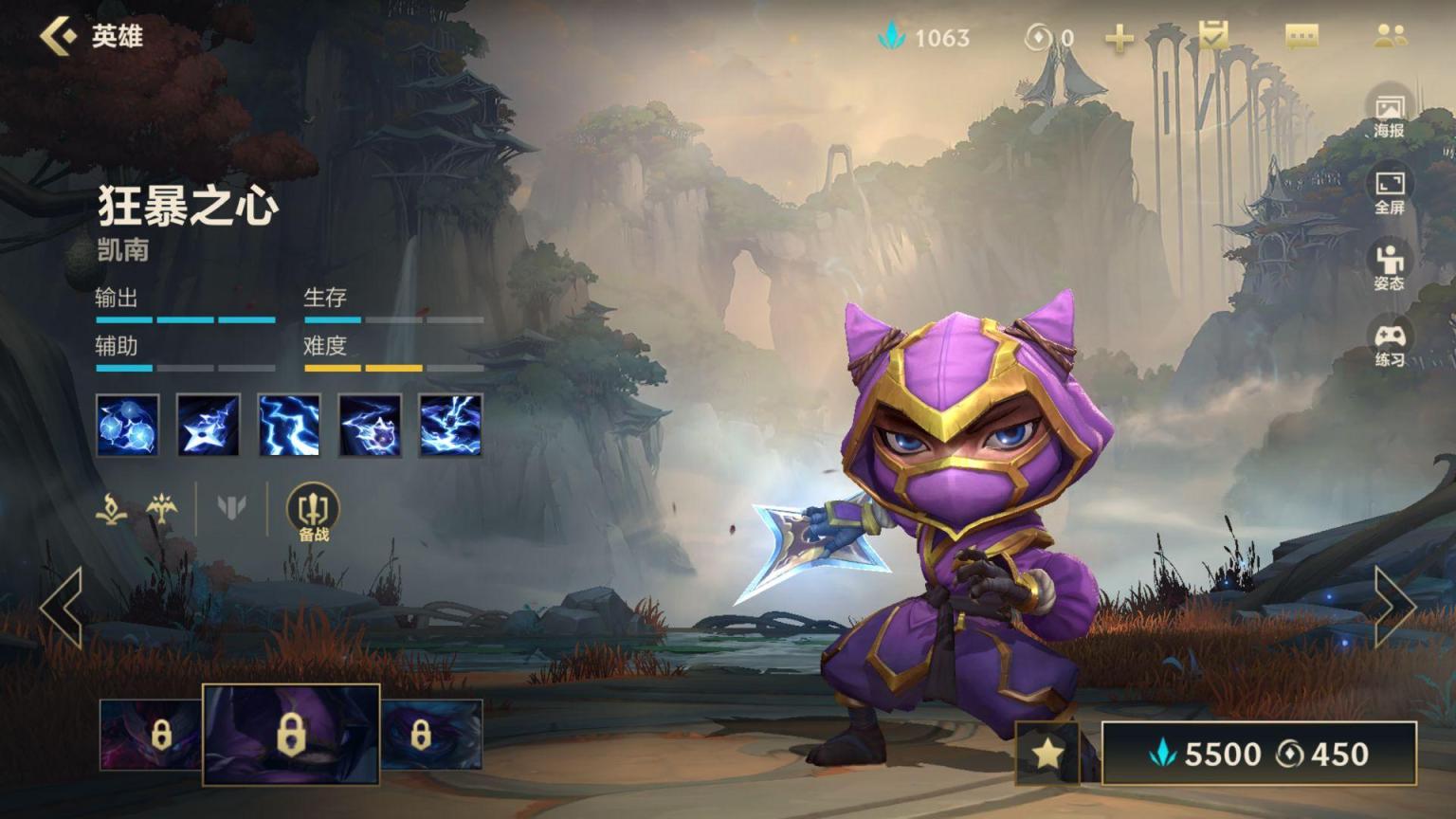Show the next hero with right arrow

coord(1394,608)
